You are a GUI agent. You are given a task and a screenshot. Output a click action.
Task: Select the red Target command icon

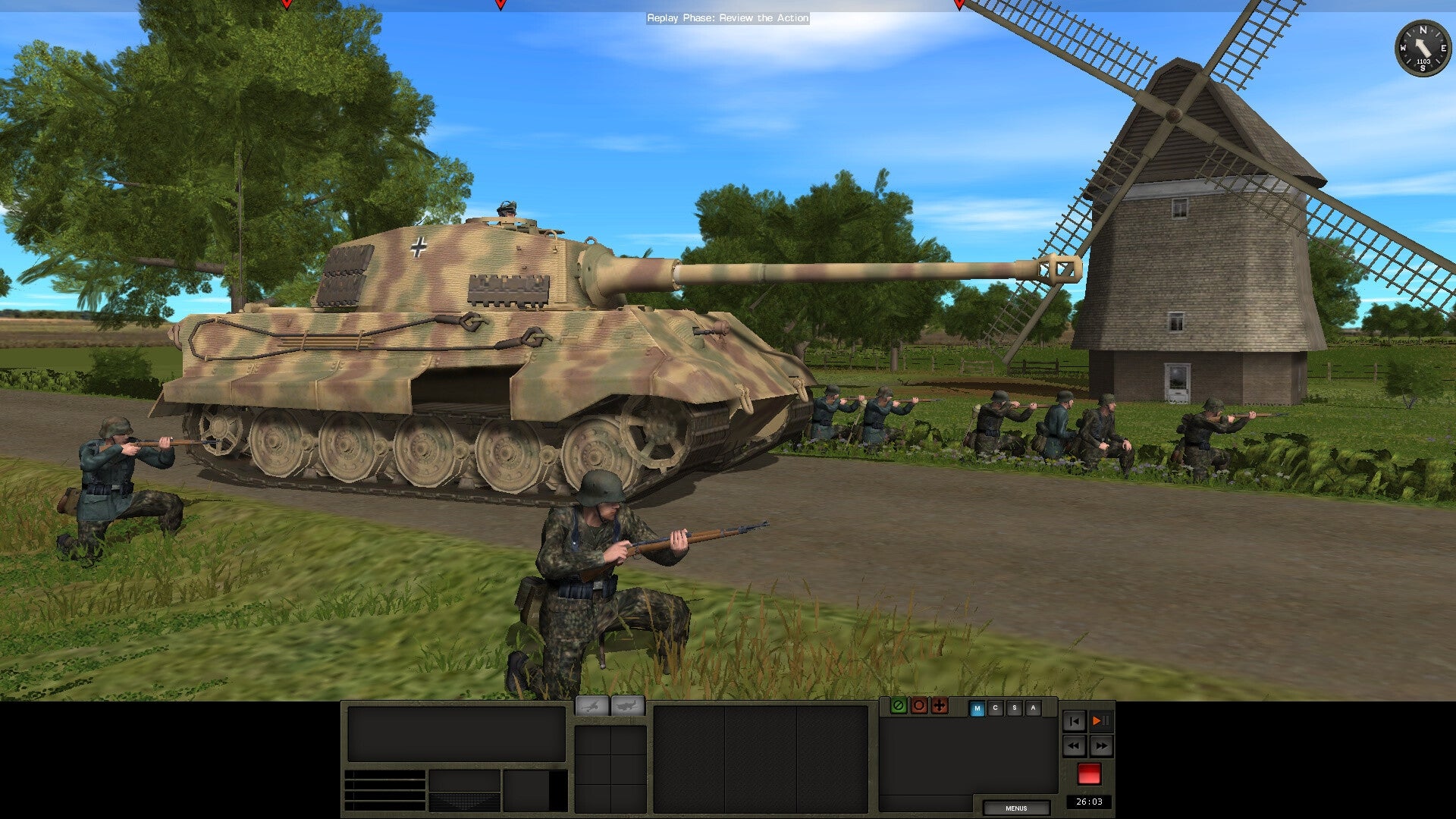point(919,707)
